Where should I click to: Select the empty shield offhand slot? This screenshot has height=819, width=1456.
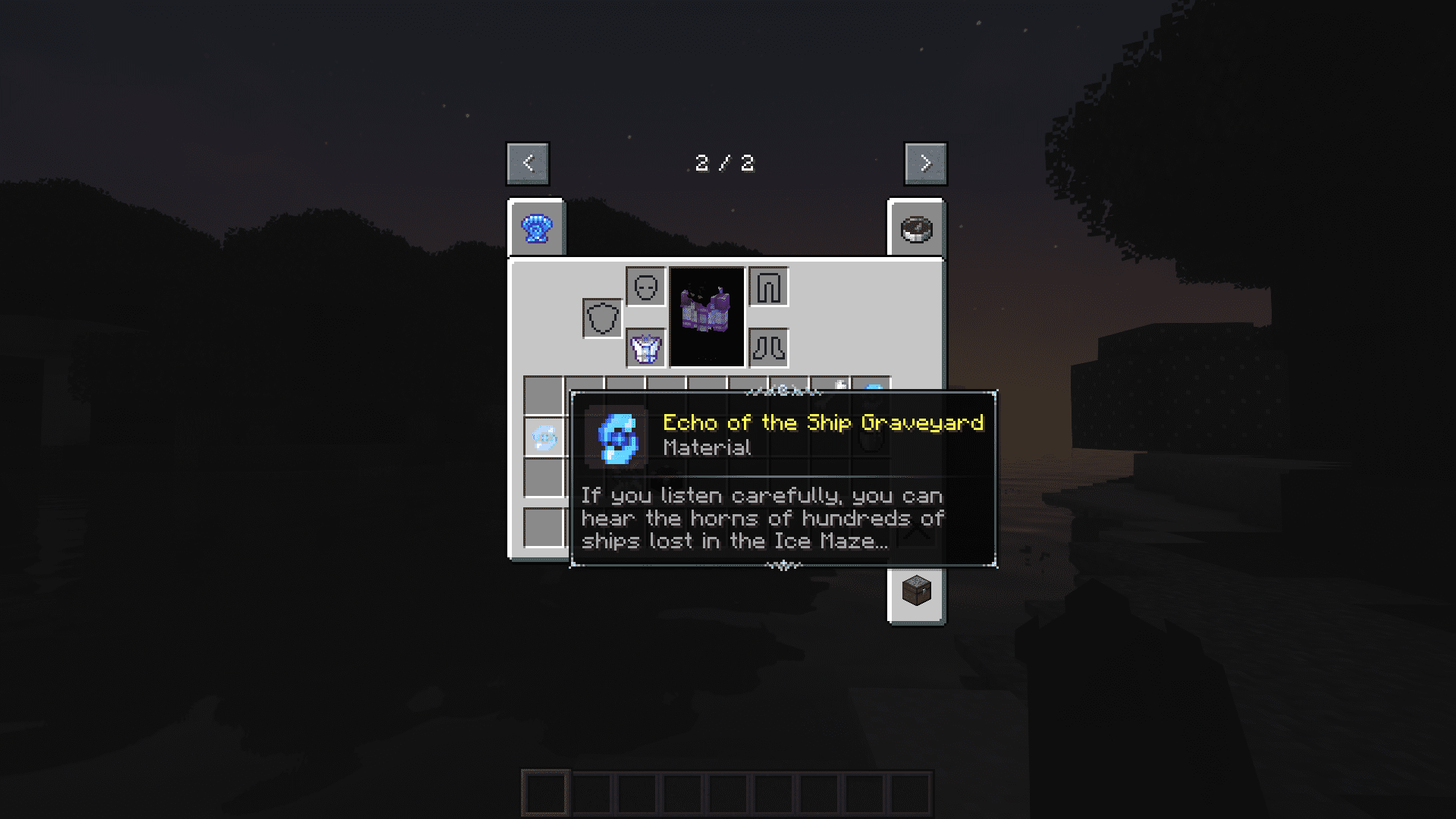(x=603, y=318)
